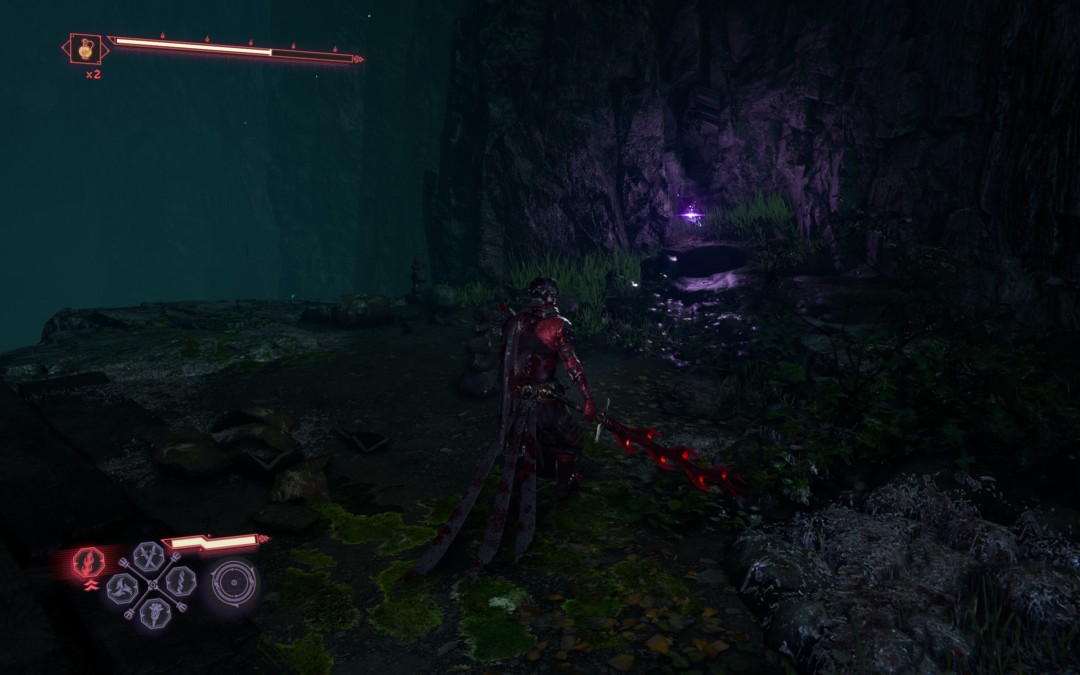Select the triple-blade swirl skill icon
Viewport: 1080px width, 675px height.
tap(122, 588)
